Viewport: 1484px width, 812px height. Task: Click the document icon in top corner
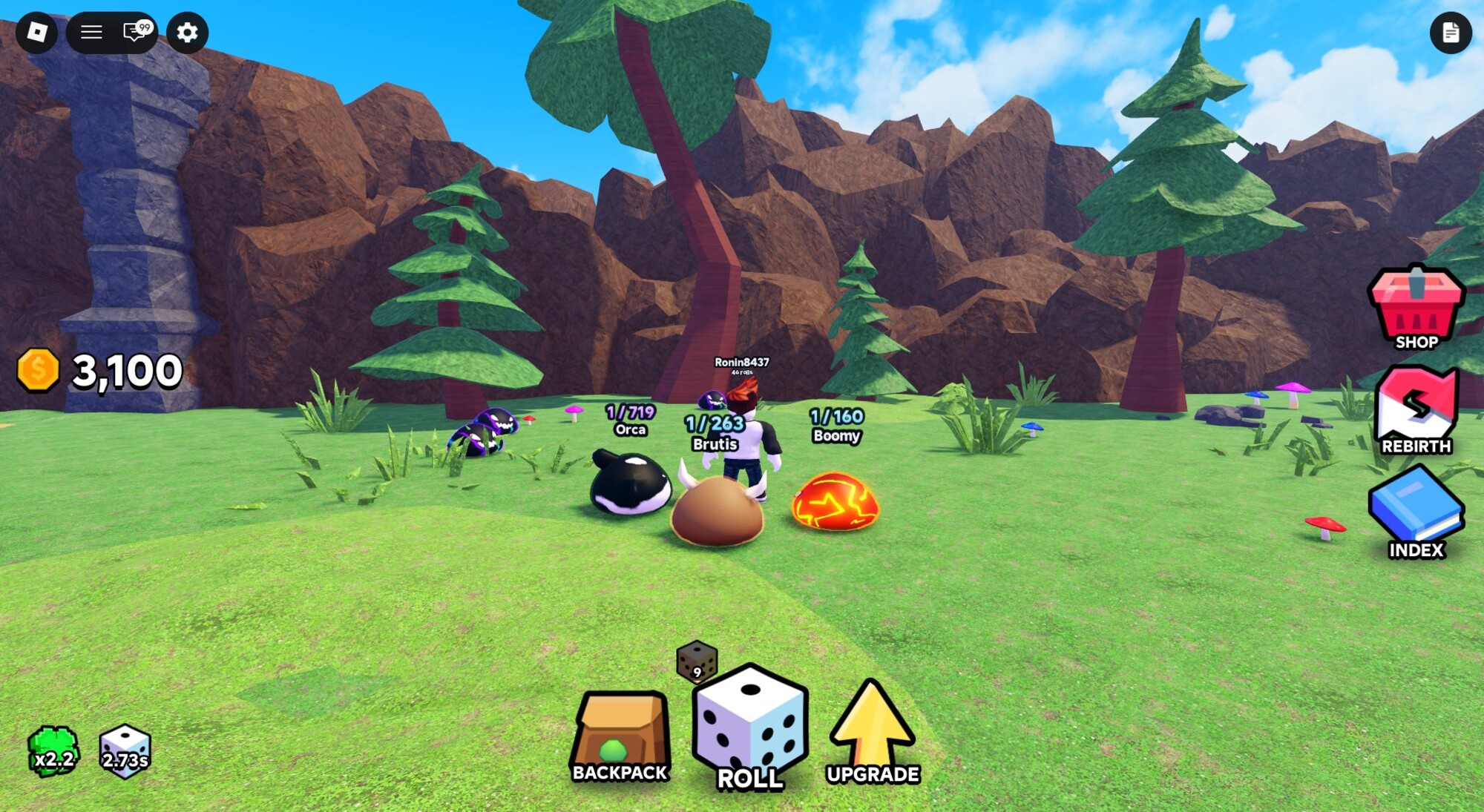1451,33
